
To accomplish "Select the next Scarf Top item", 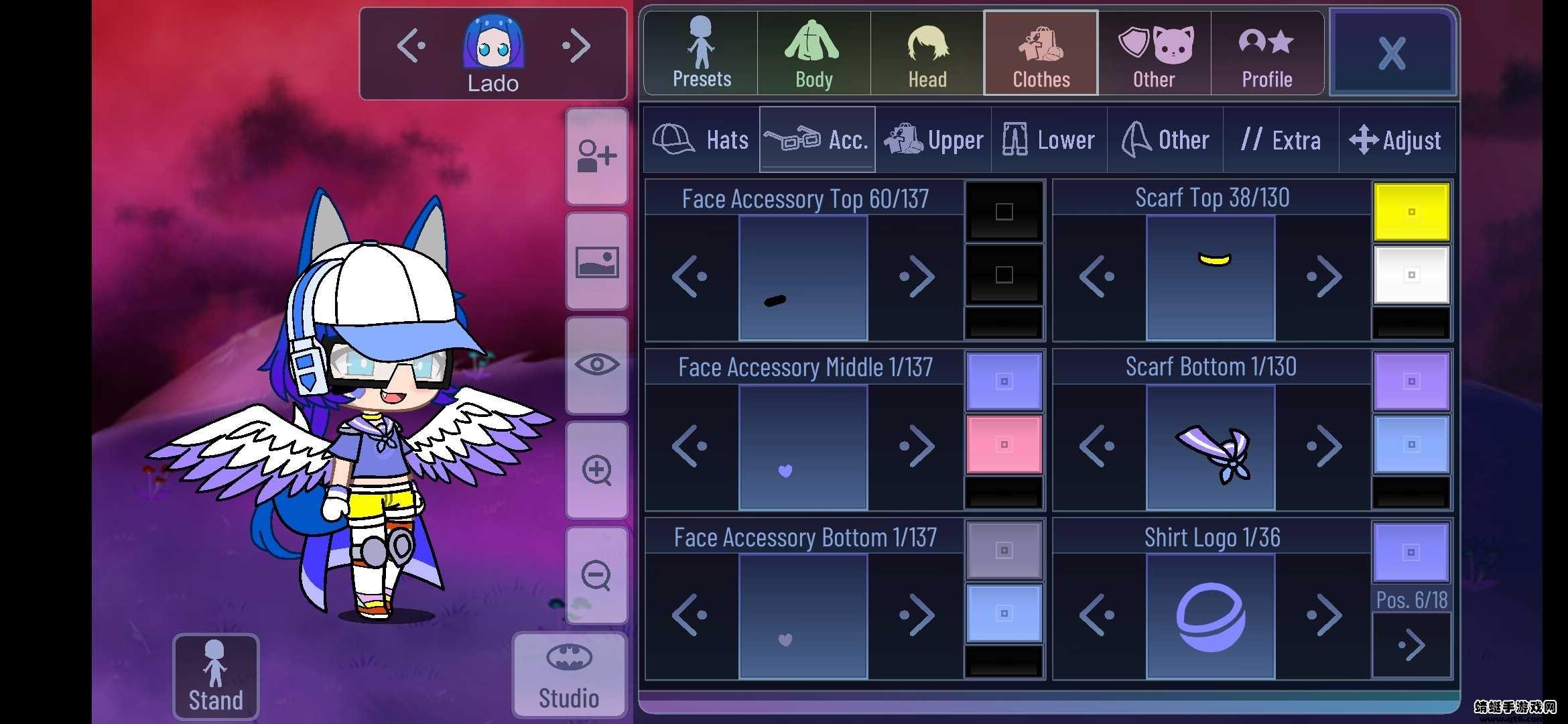I will [1323, 276].
